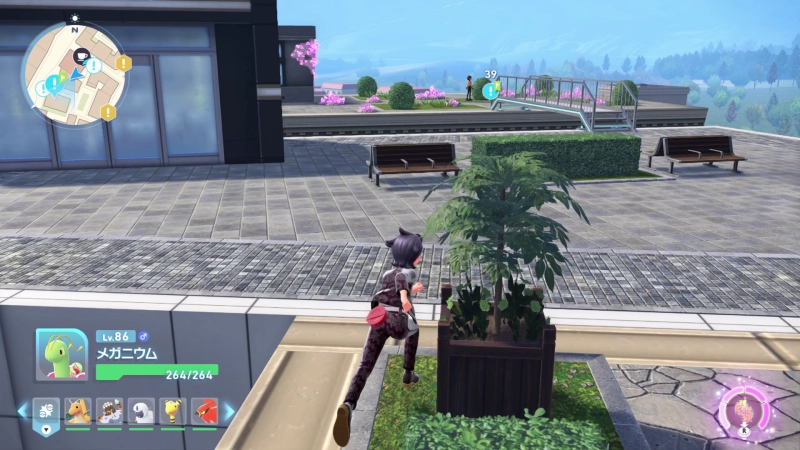Select Meganium's portrait in the party panel
800x450 pixels.
click(61, 353)
